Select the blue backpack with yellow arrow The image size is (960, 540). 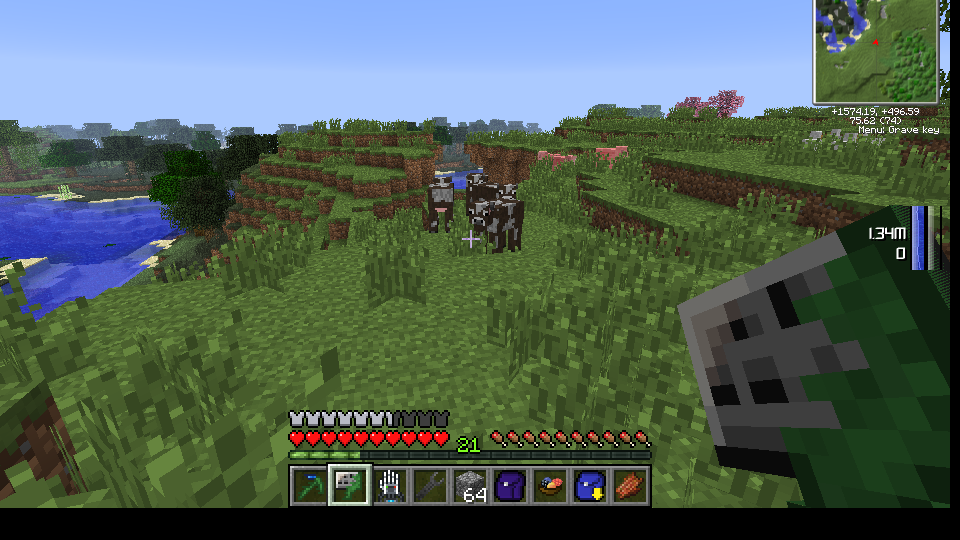click(590, 487)
